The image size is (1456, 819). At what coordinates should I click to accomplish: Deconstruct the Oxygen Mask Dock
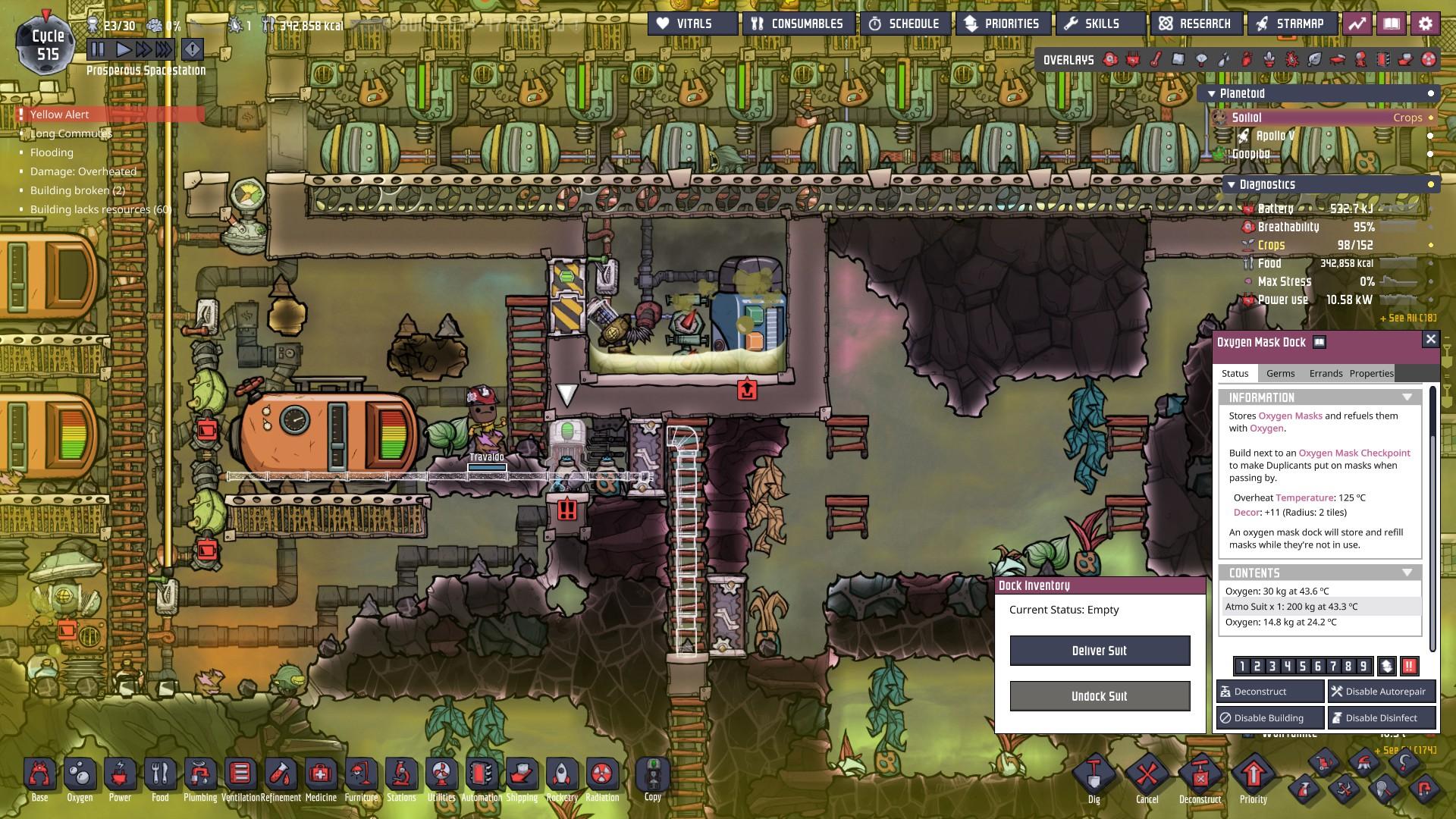[x=1269, y=691]
